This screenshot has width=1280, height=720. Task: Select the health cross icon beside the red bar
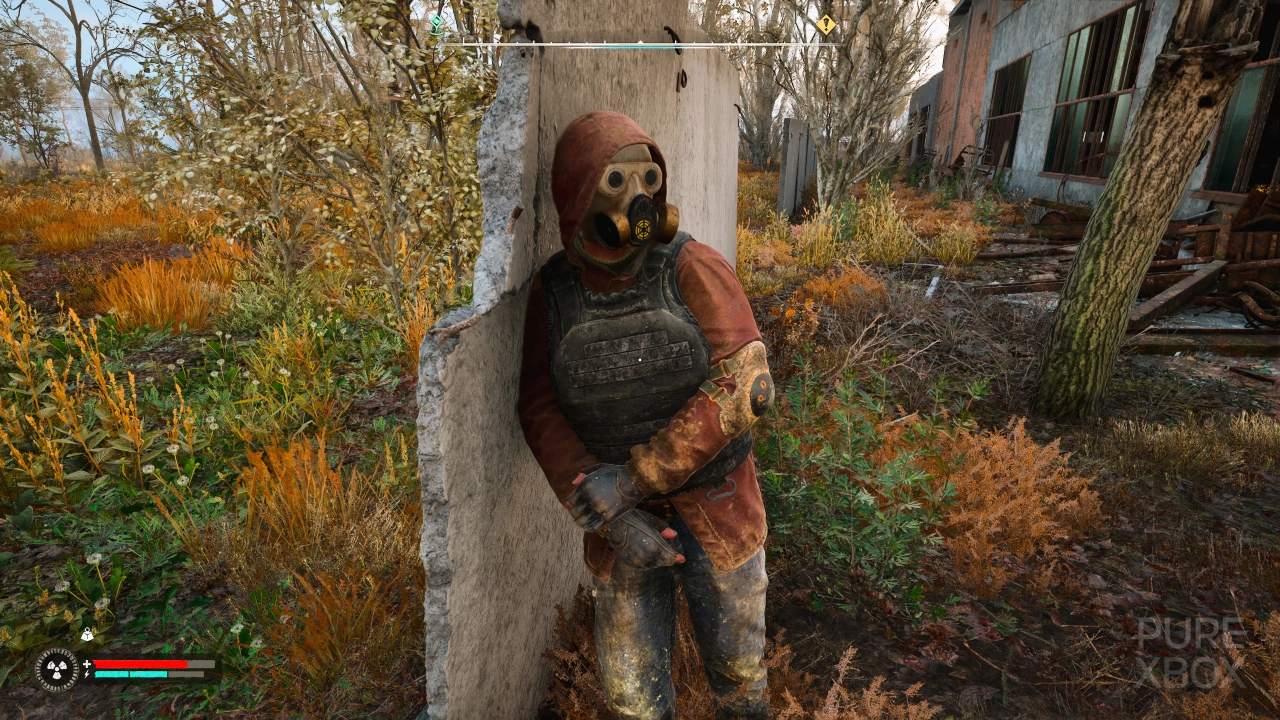coord(86,664)
